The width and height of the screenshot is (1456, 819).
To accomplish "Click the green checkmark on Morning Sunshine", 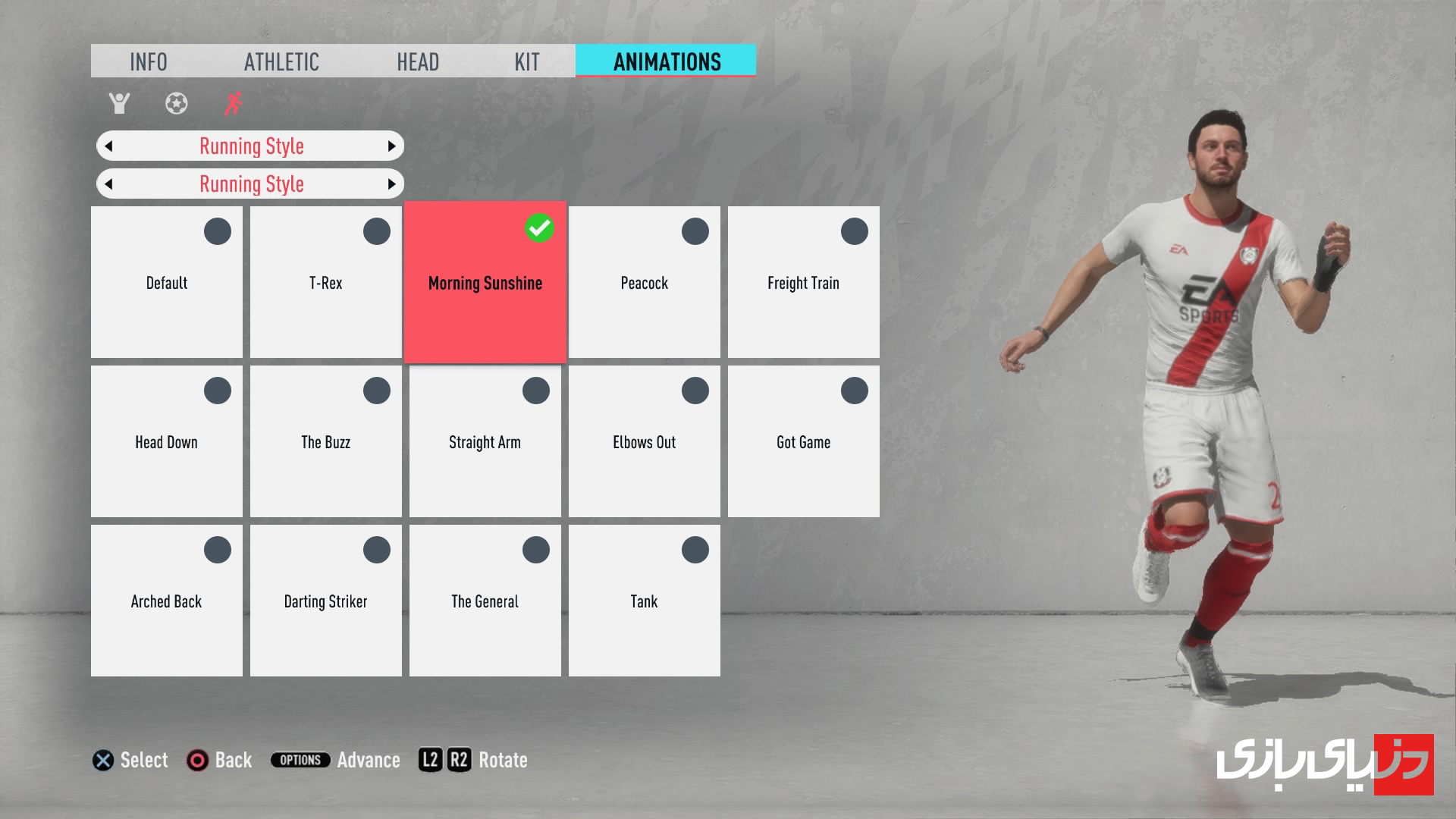I will tap(539, 226).
